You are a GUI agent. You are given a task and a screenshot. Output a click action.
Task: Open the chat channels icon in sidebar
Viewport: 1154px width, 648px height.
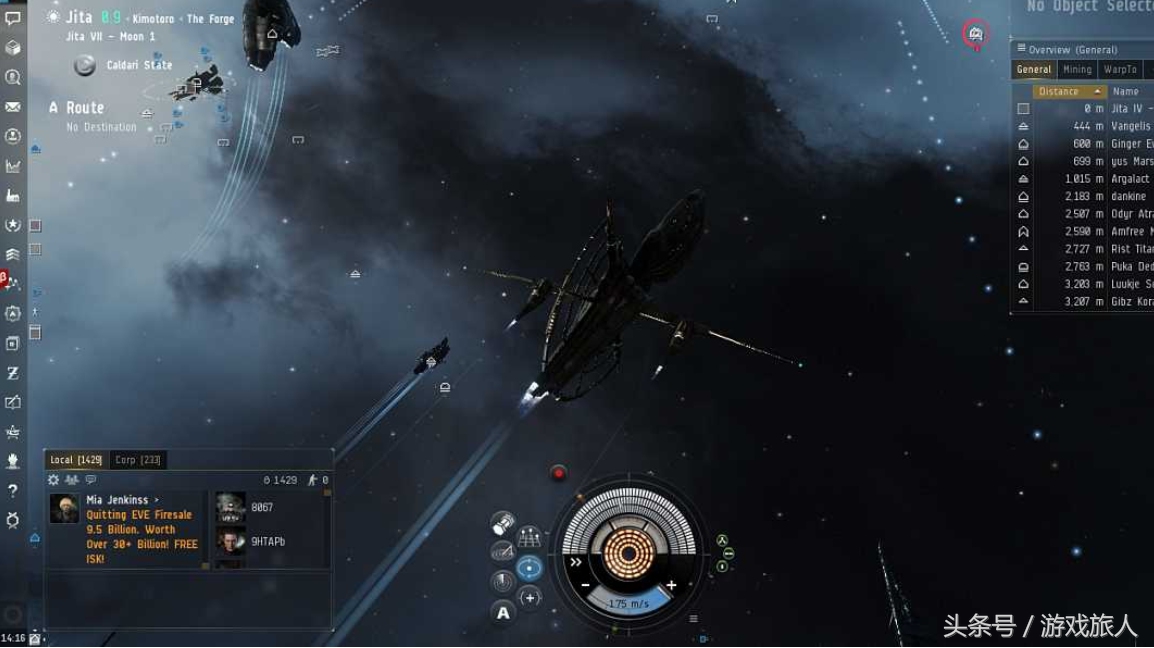pyautogui.click(x=13, y=18)
